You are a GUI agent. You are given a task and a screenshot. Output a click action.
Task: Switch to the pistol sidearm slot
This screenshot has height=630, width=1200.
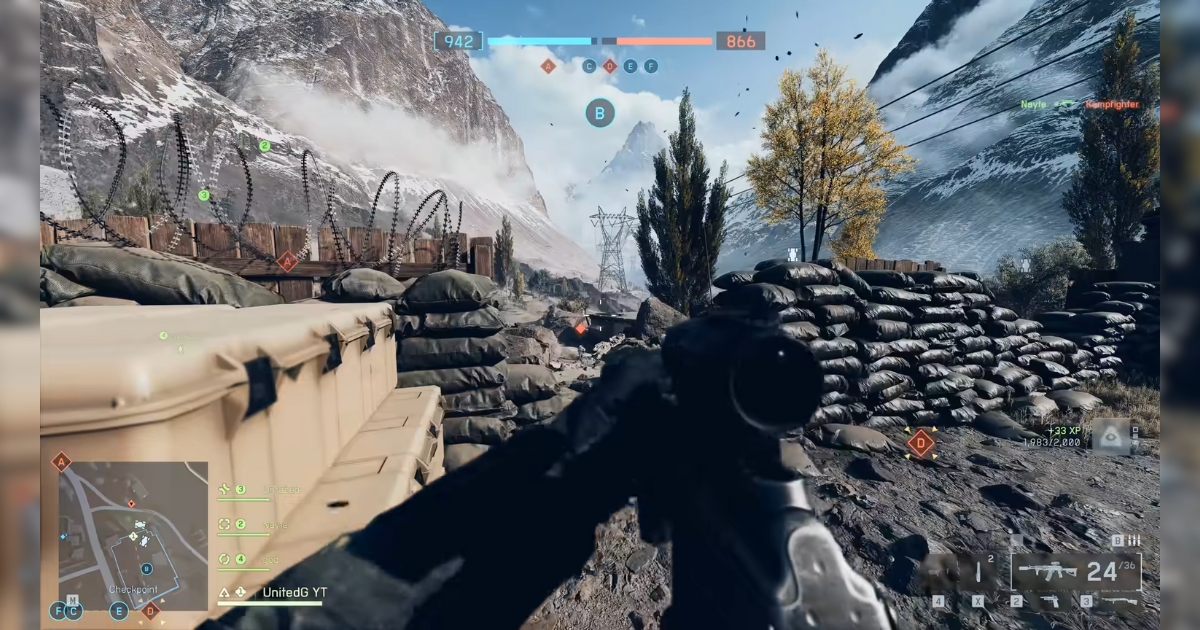coord(1050,601)
